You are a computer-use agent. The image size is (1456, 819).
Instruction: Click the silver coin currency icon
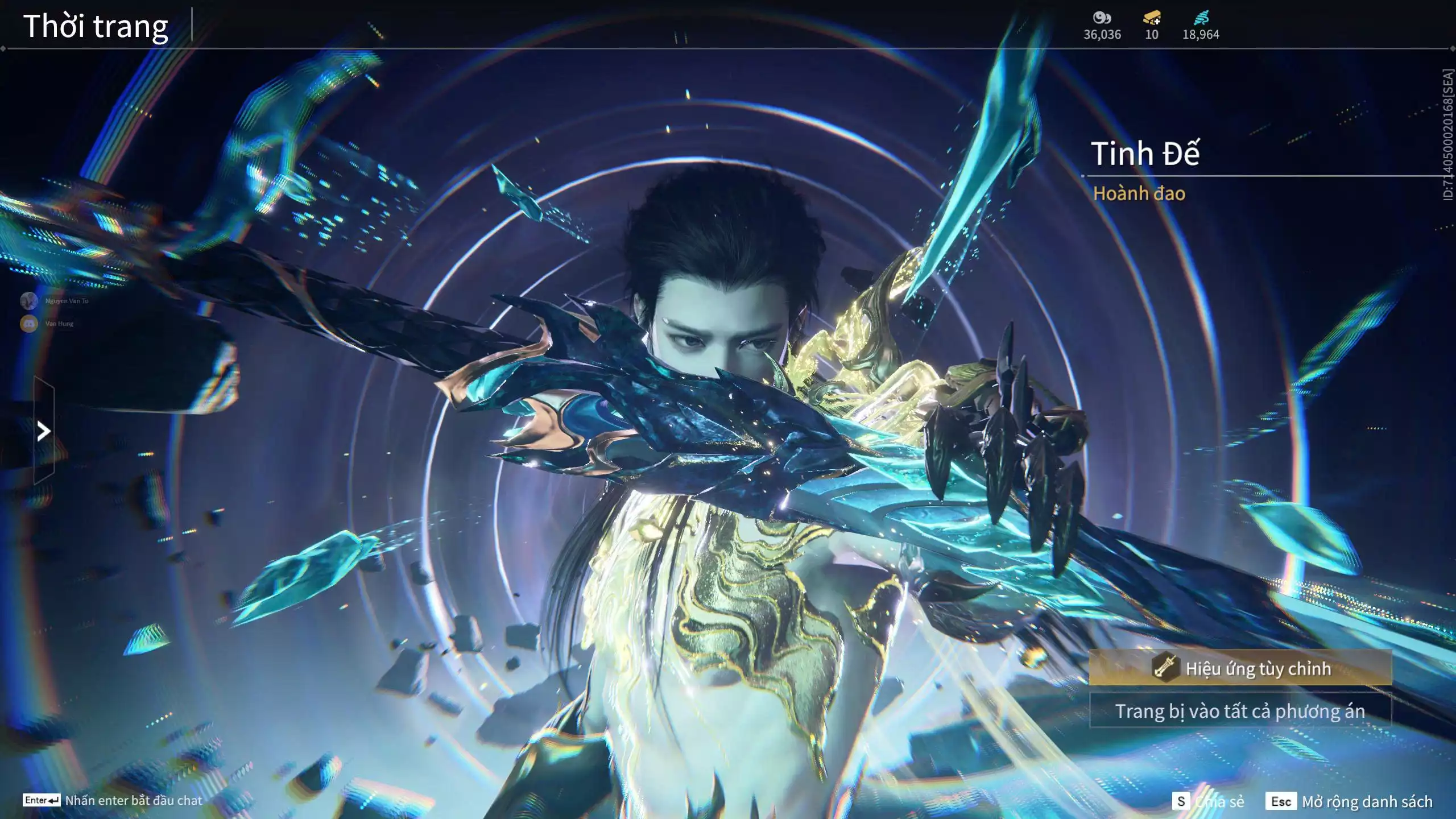1102,18
